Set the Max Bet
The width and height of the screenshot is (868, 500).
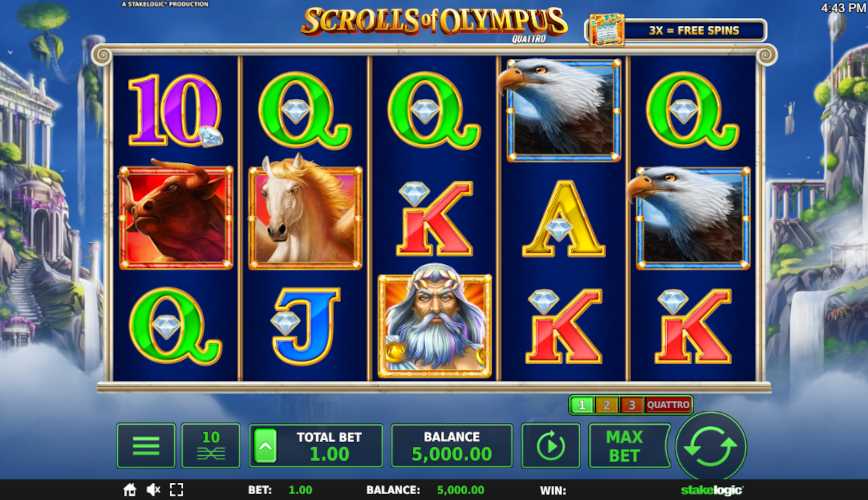tap(624, 446)
